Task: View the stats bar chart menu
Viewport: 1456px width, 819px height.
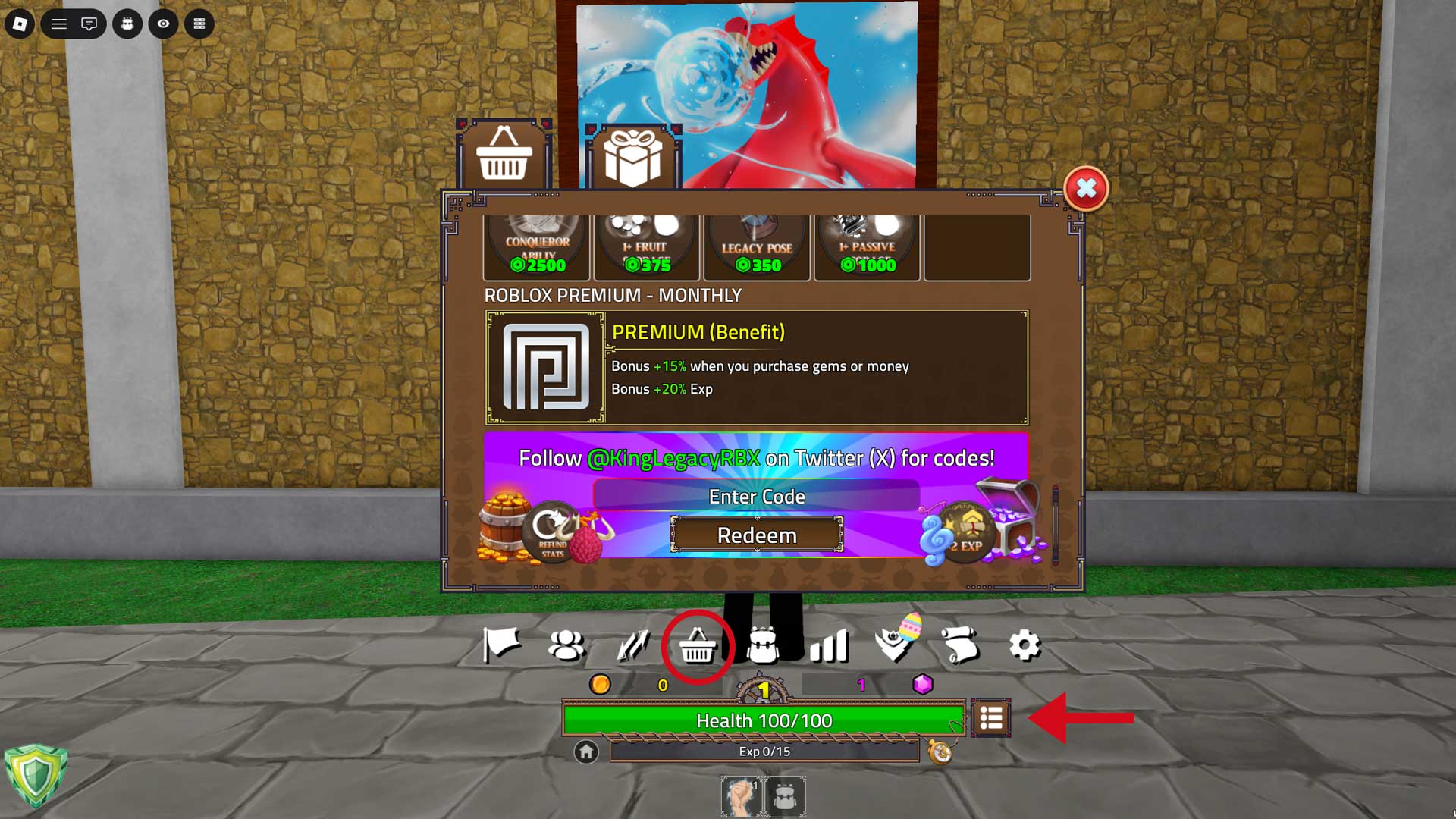Action: (x=830, y=645)
